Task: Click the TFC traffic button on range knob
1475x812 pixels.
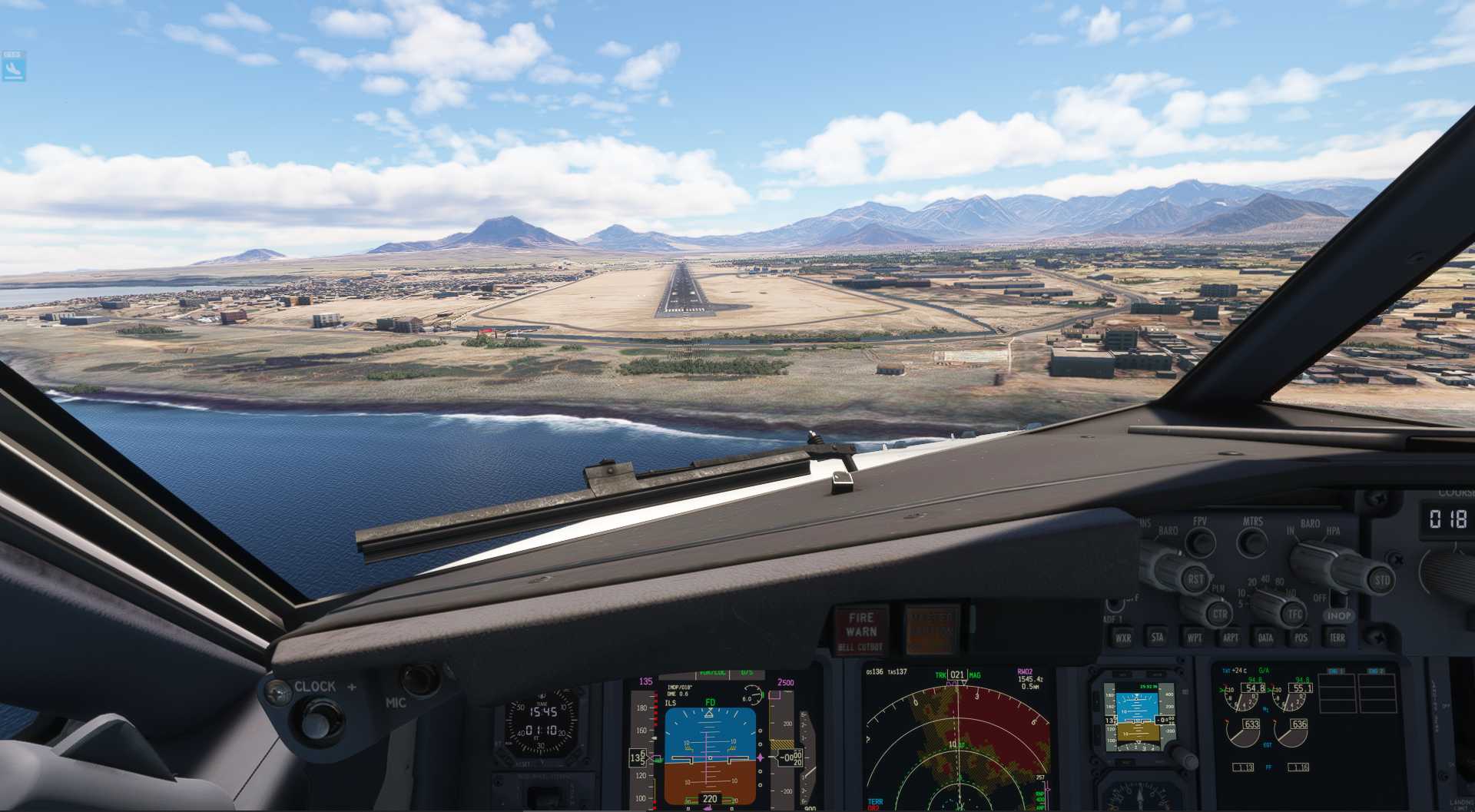Action: (x=1295, y=614)
